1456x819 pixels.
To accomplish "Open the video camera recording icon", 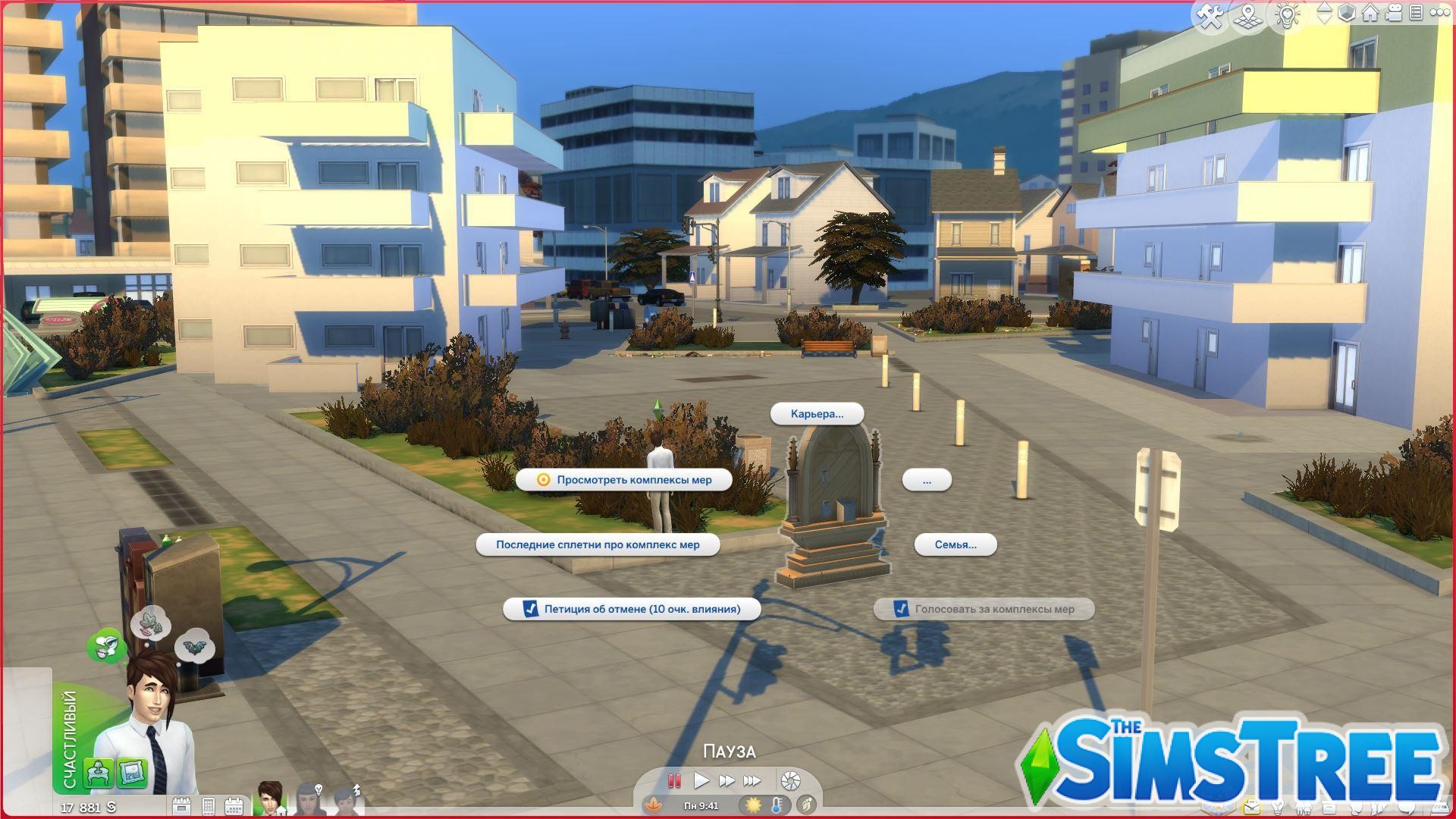I will pyautogui.click(x=1392, y=11).
